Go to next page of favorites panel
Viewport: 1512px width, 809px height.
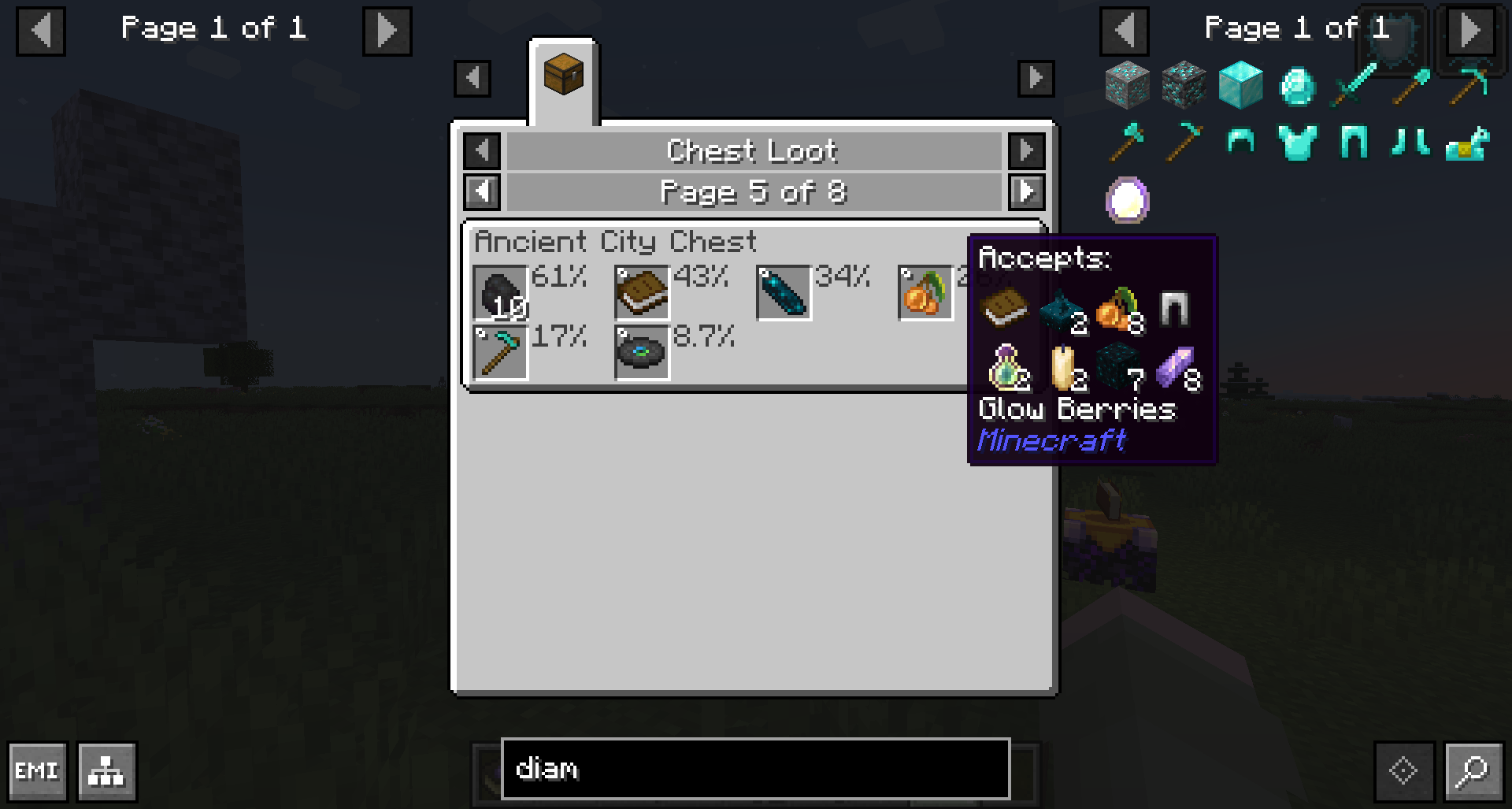(x=387, y=31)
